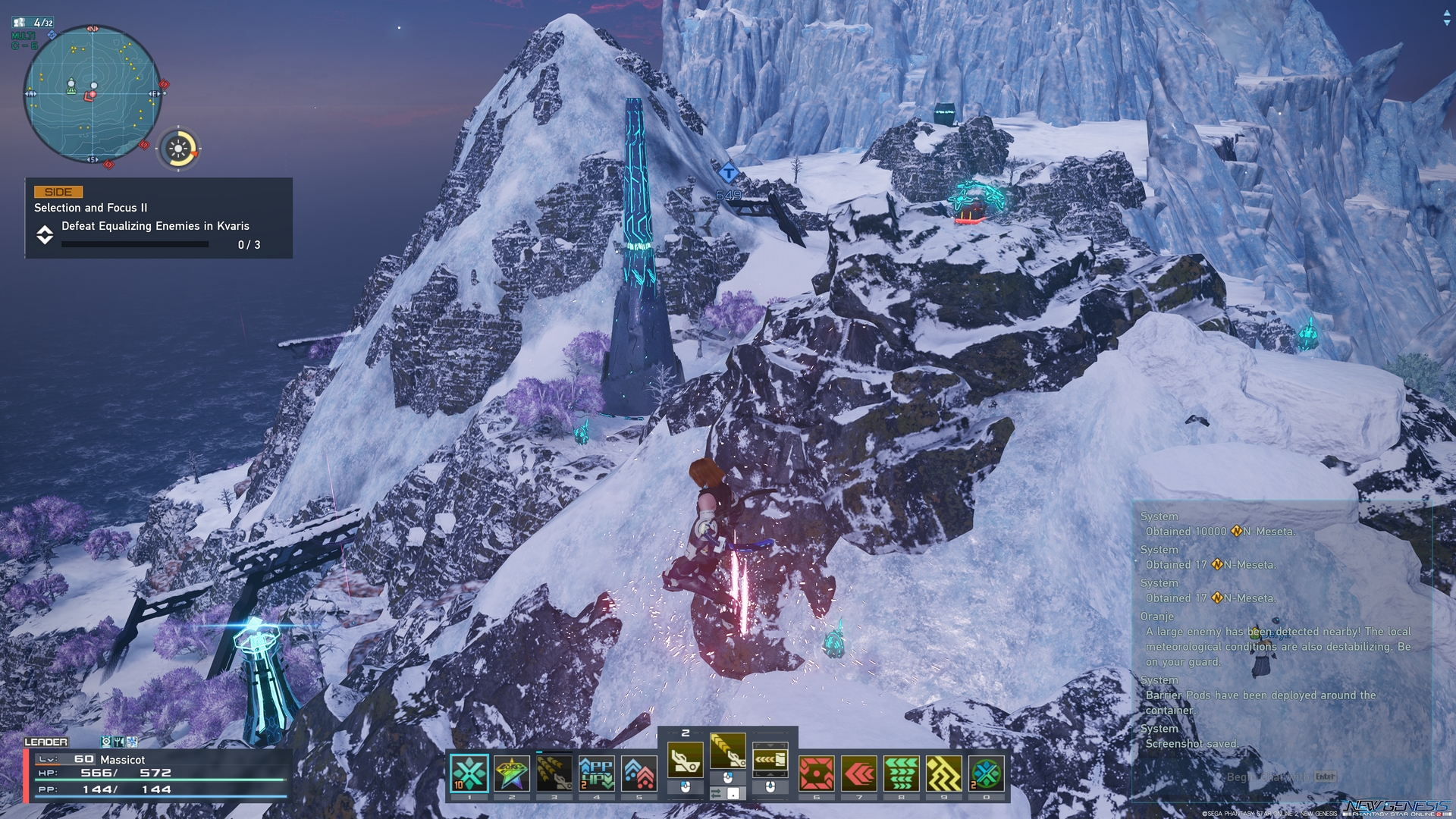Click Begin Chat to open the chat input

[x=1268, y=777]
